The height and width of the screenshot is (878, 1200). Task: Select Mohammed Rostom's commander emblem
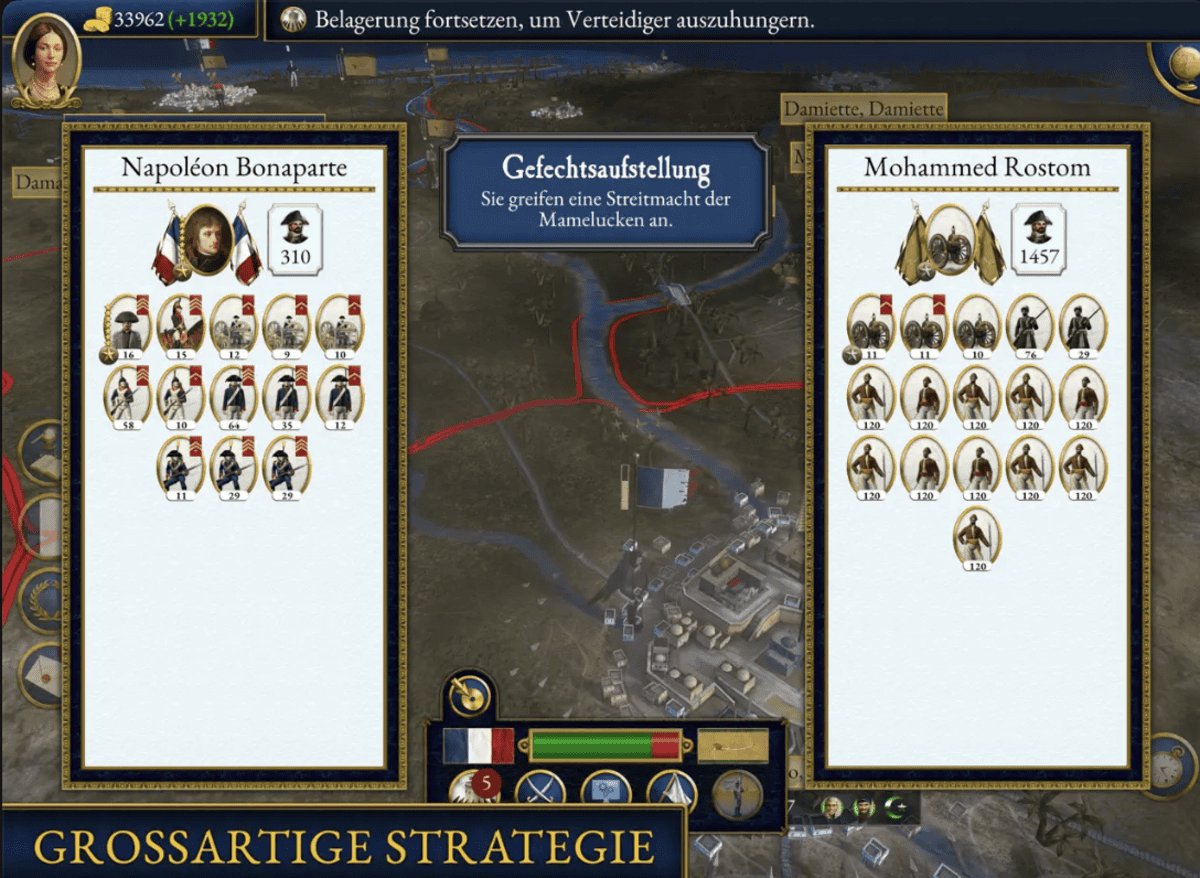950,241
